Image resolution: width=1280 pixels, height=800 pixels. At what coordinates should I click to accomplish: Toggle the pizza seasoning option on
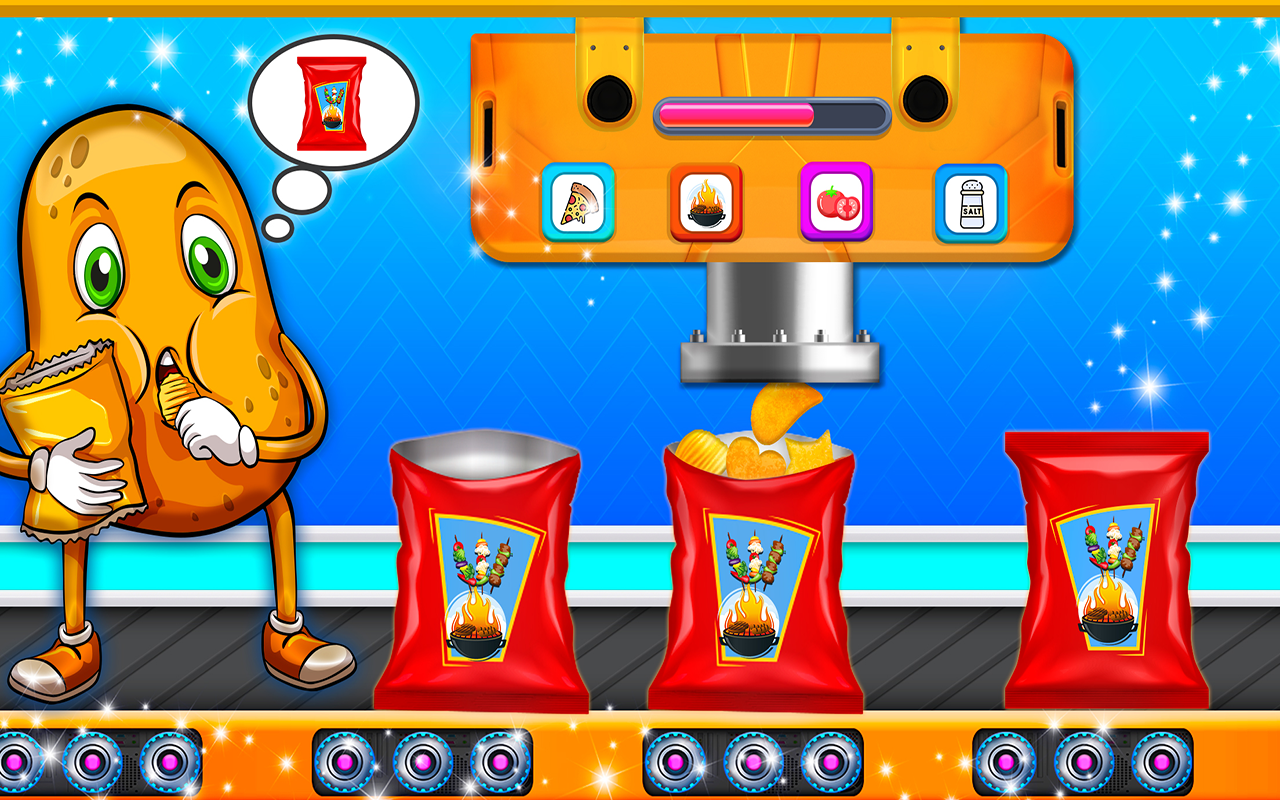[578, 203]
